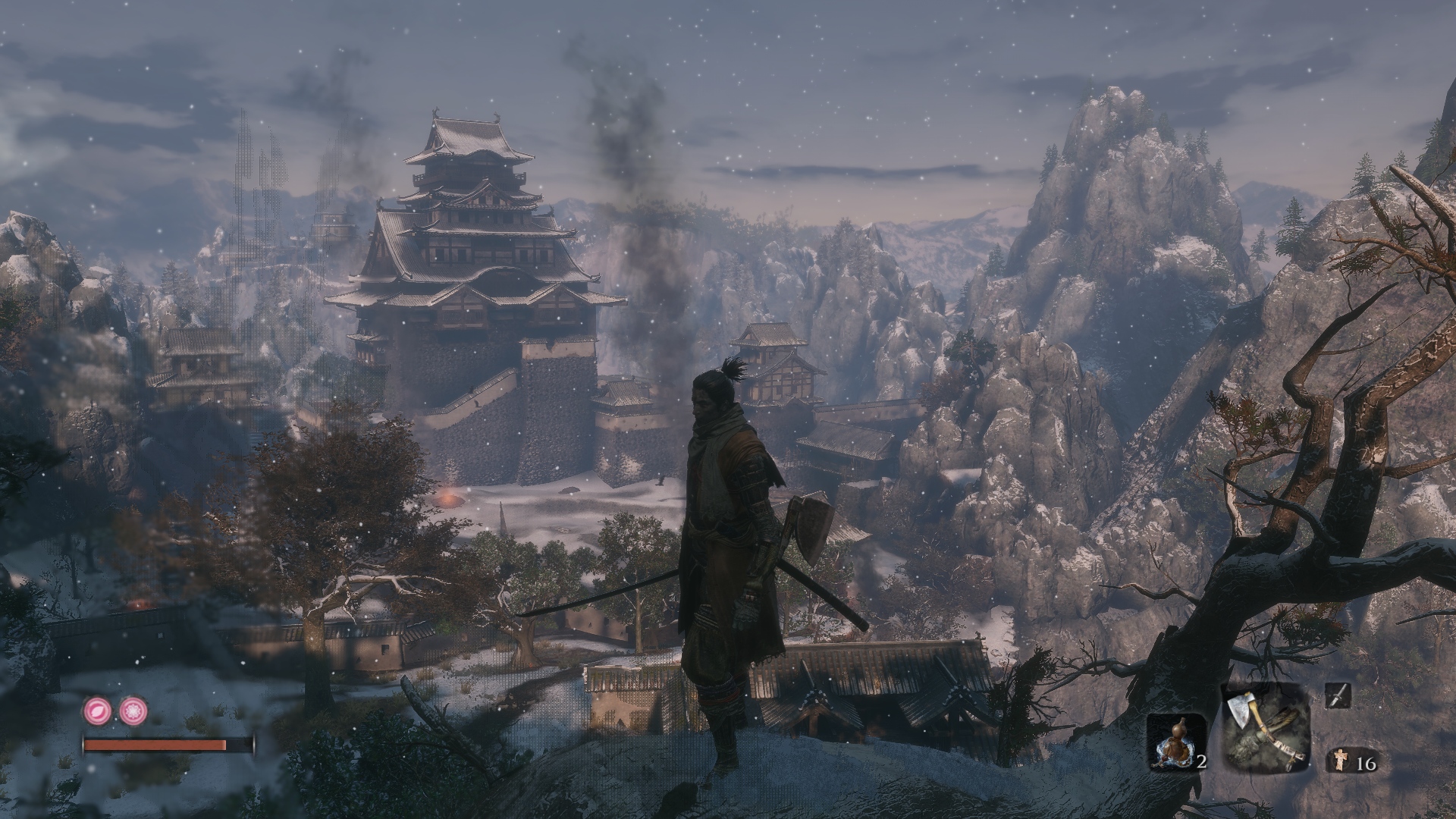1456x819 pixels.
Task: Select the Healing Gourd item slot
Action: [1175, 742]
